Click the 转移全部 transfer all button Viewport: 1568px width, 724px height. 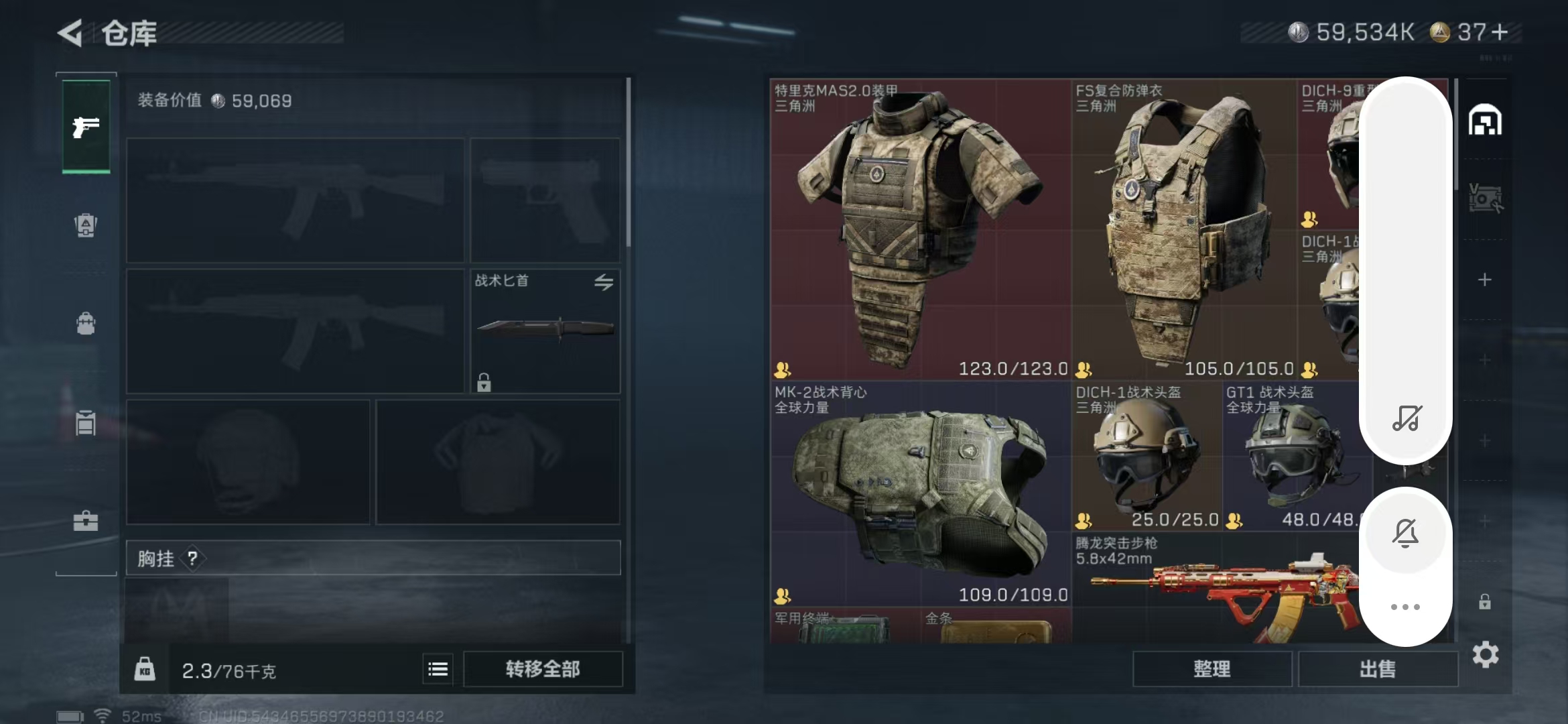[x=543, y=669]
